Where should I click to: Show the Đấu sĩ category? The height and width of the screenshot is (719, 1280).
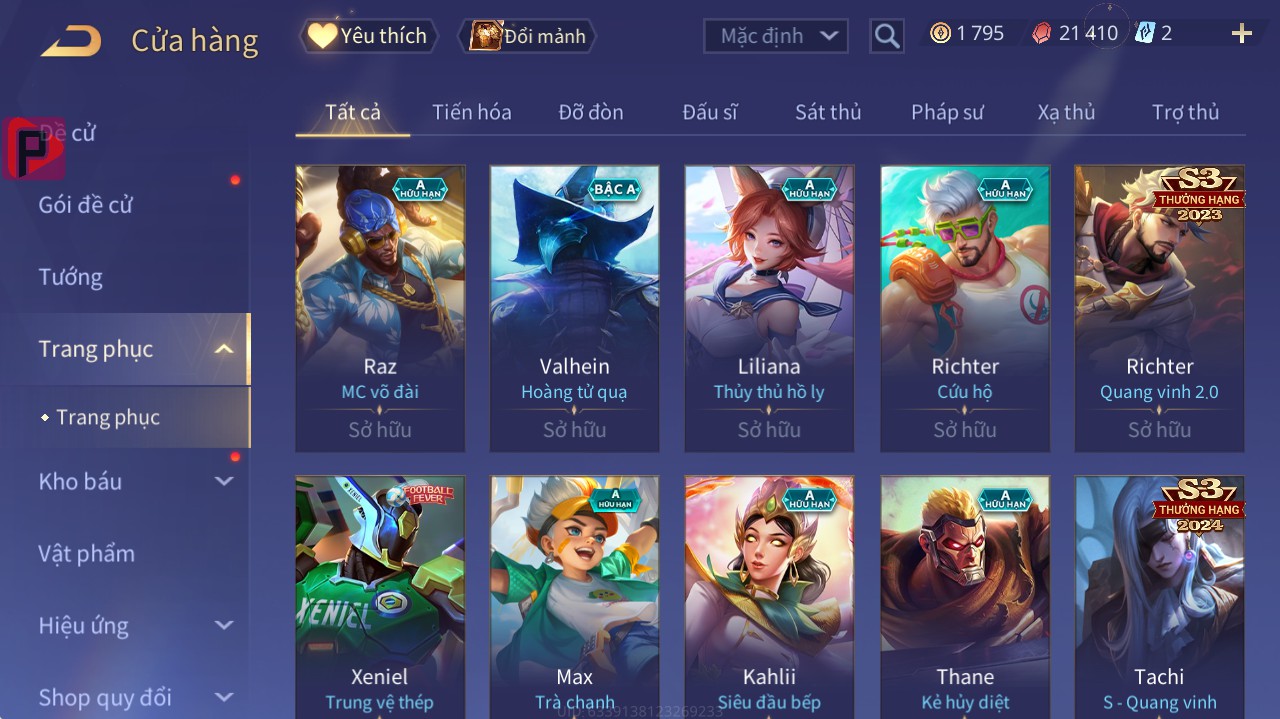pyautogui.click(x=710, y=112)
